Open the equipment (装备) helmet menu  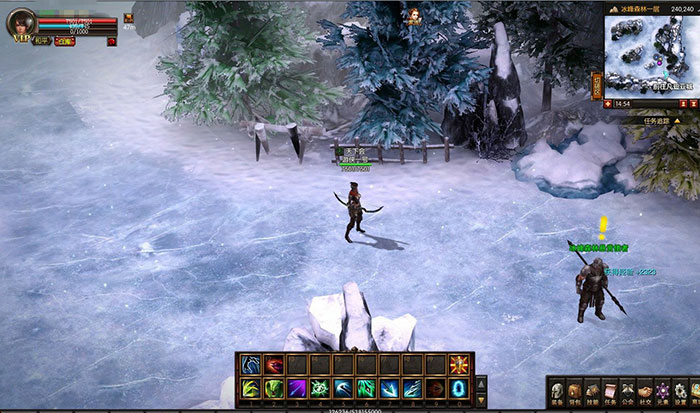coord(557,390)
